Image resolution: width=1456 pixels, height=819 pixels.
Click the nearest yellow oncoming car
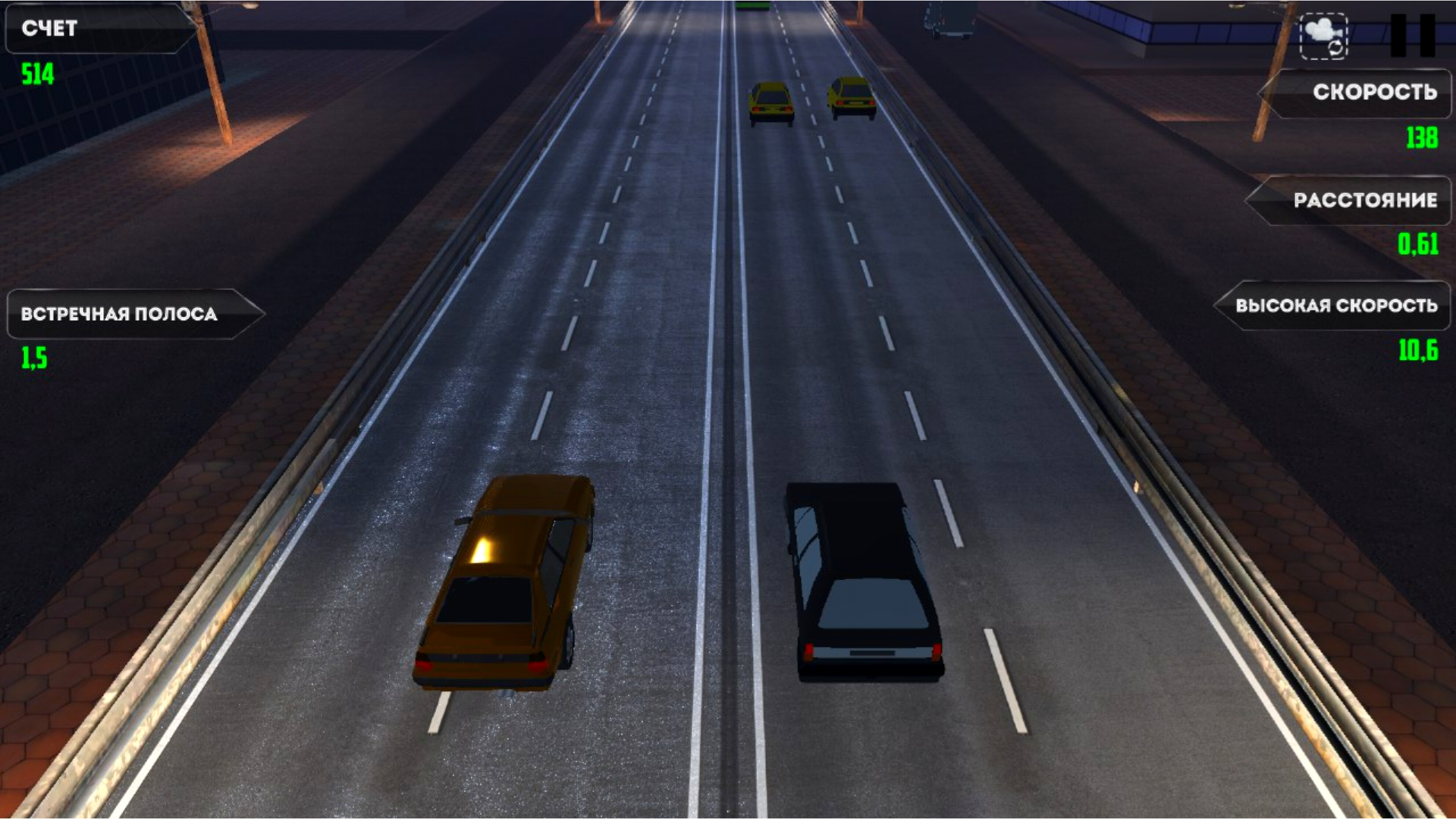(x=770, y=101)
